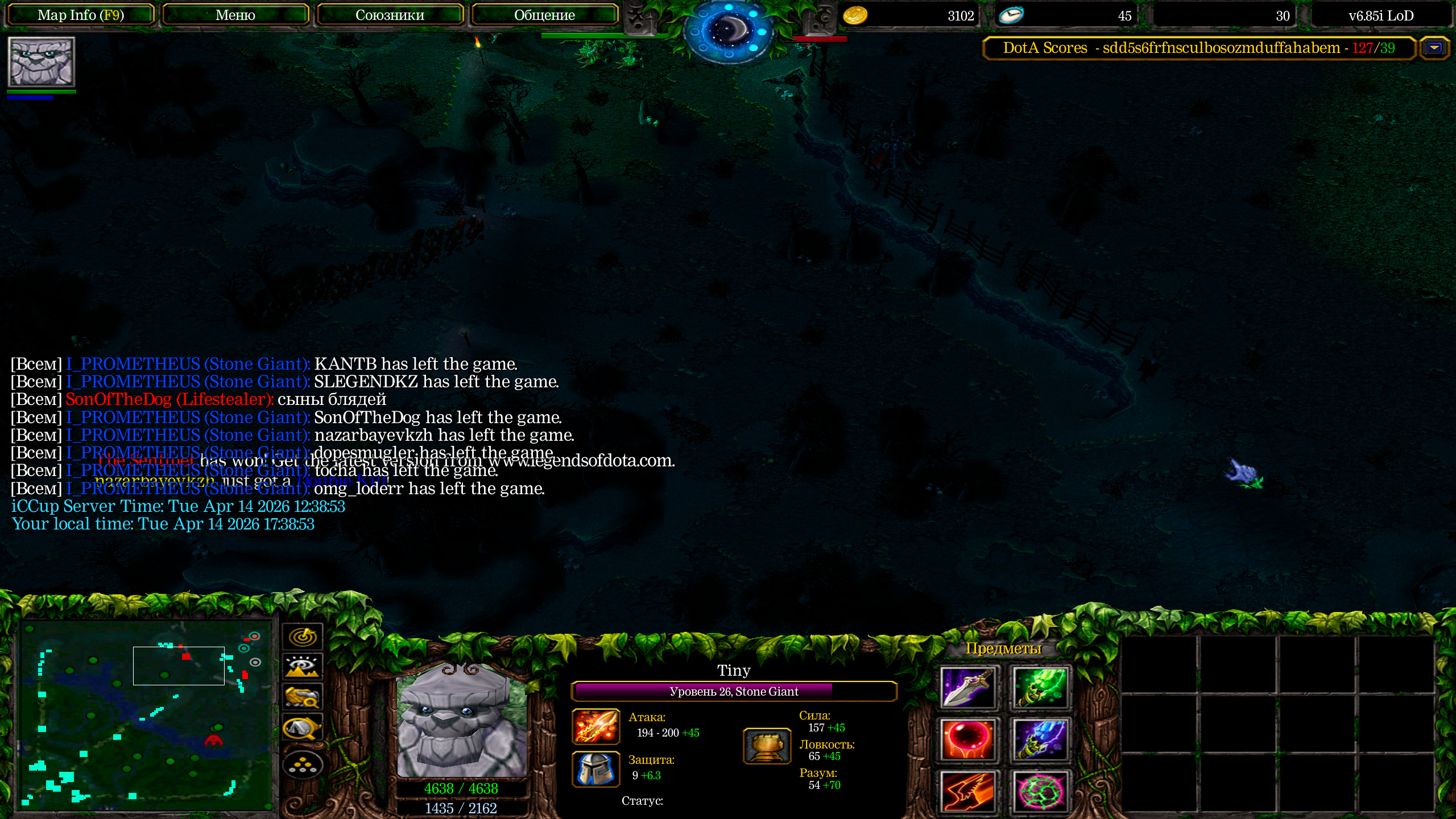The height and width of the screenshot is (819, 1456).
Task: Collapse the DotA Scores board arrow
Action: pyautogui.click(x=1434, y=48)
